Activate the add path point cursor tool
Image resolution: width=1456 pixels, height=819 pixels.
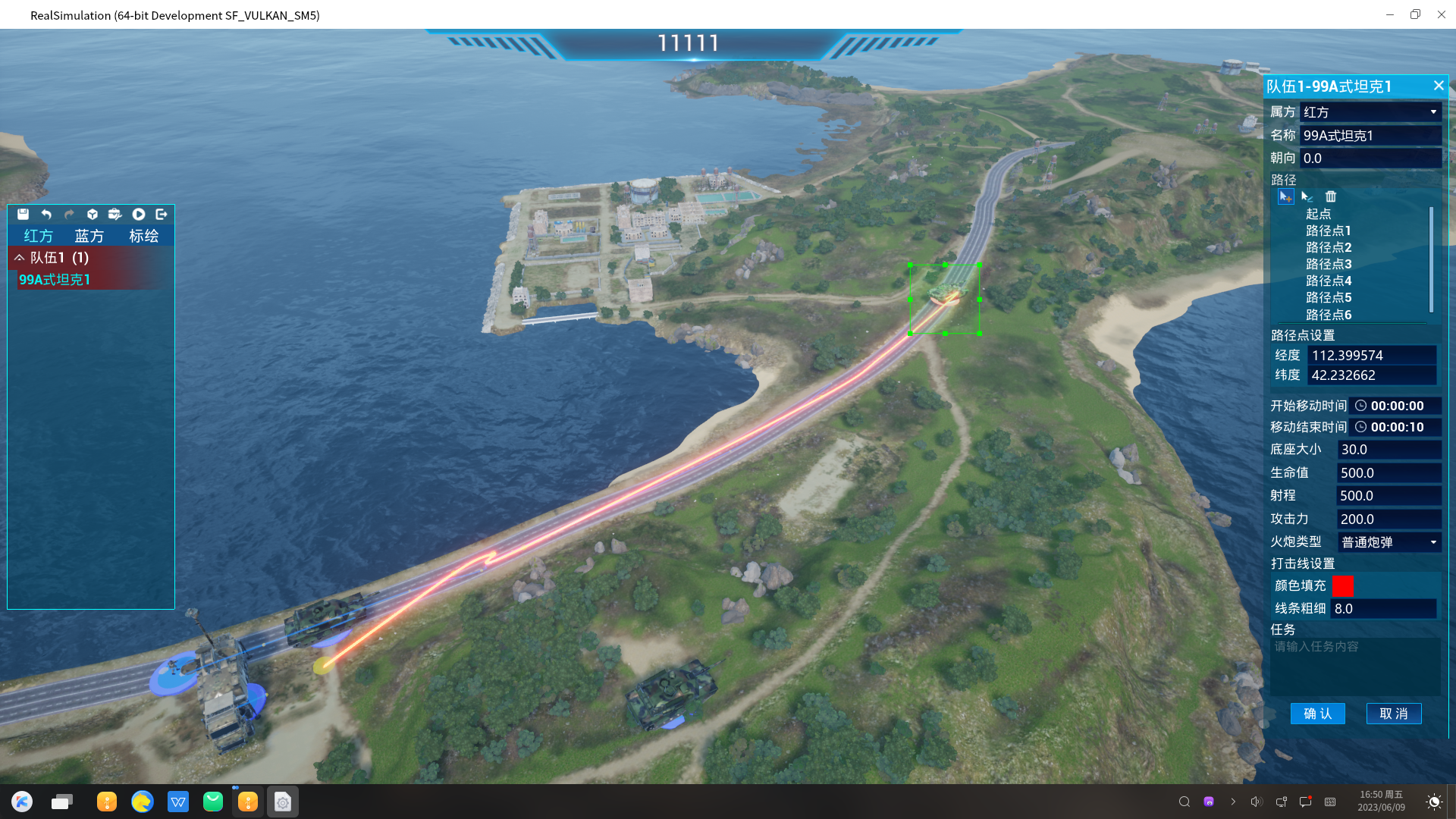[1285, 196]
